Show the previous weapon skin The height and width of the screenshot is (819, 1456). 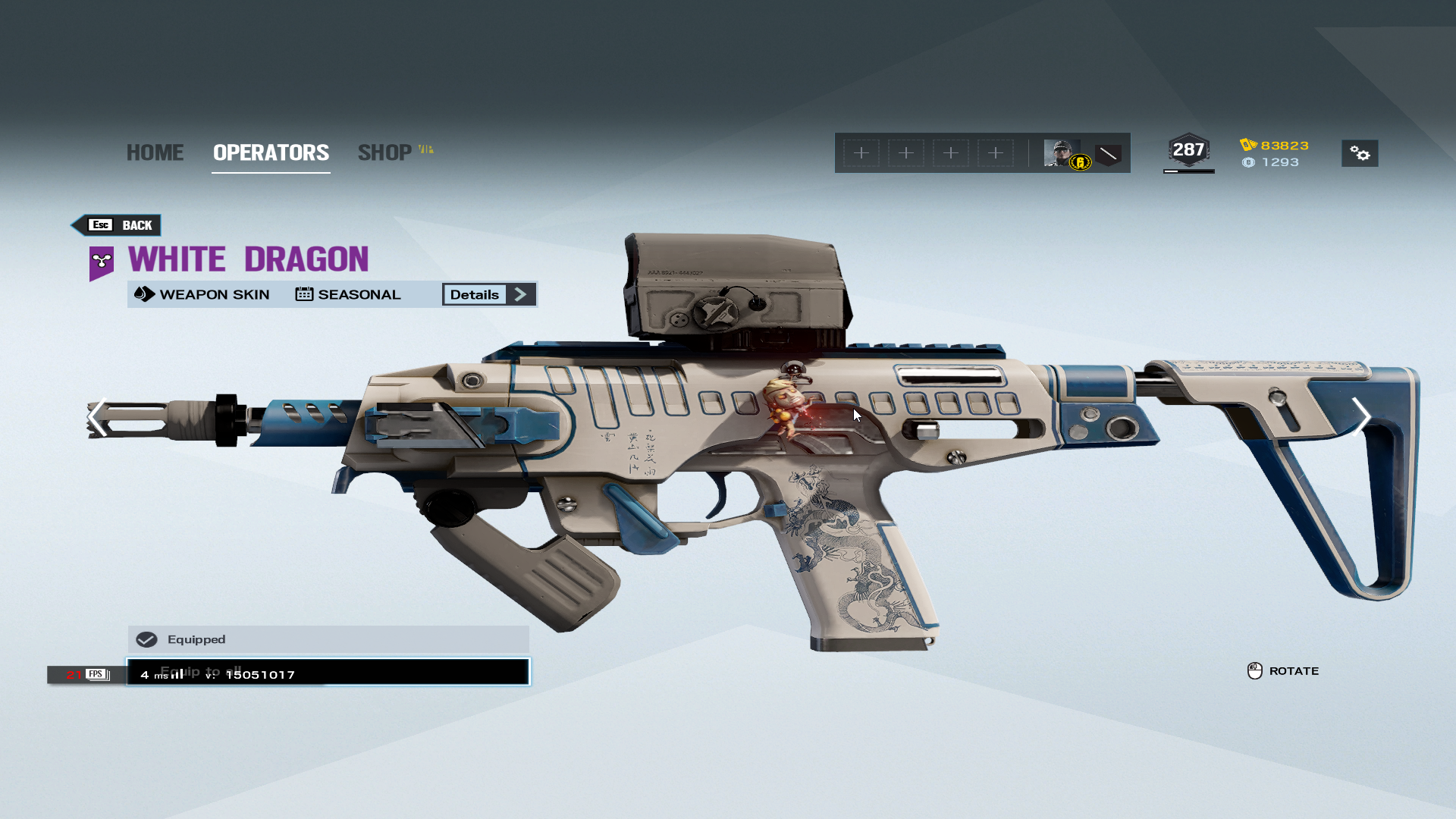tap(97, 418)
